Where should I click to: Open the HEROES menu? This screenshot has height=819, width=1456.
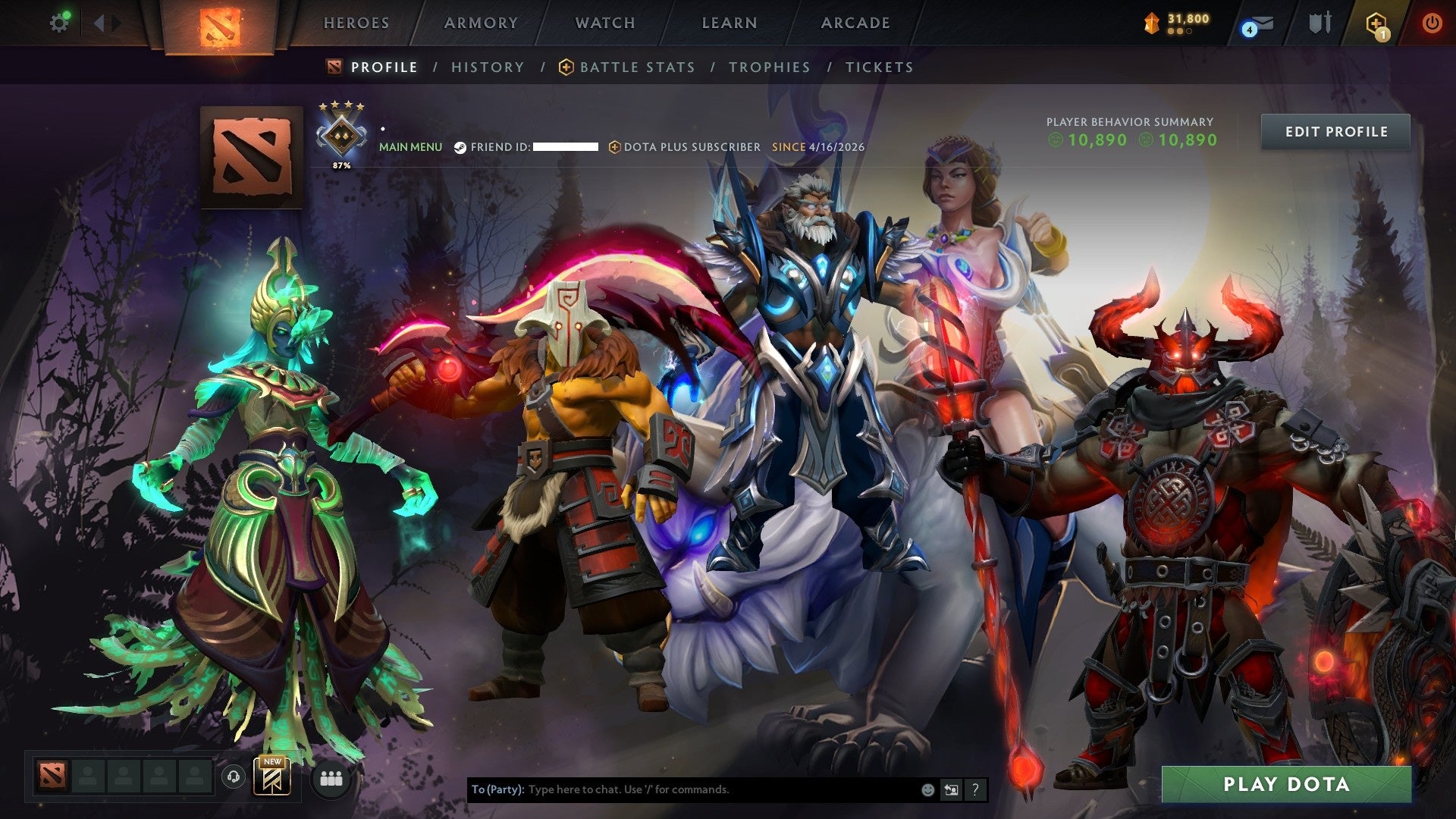[x=356, y=23]
